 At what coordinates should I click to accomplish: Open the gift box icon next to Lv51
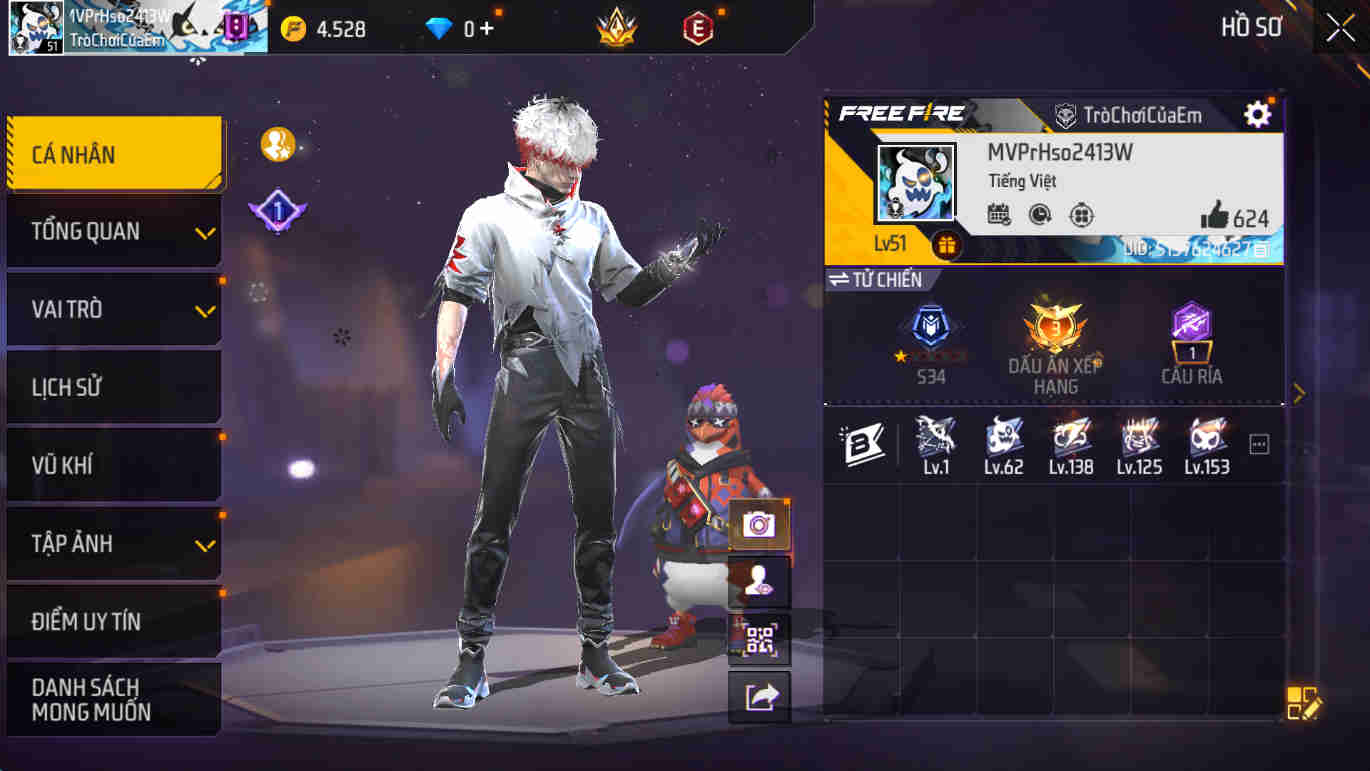tap(948, 243)
